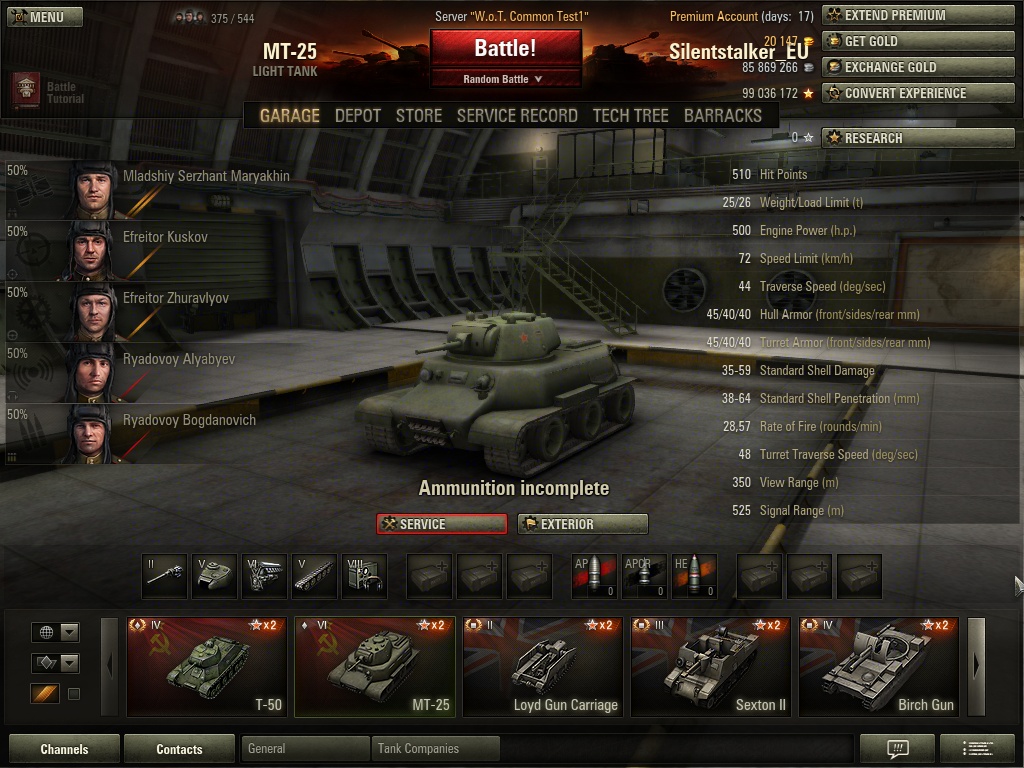Image resolution: width=1024 pixels, height=768 pixels.
Task: Go to the Tech Tree tab
Action: tap(630, 116)
